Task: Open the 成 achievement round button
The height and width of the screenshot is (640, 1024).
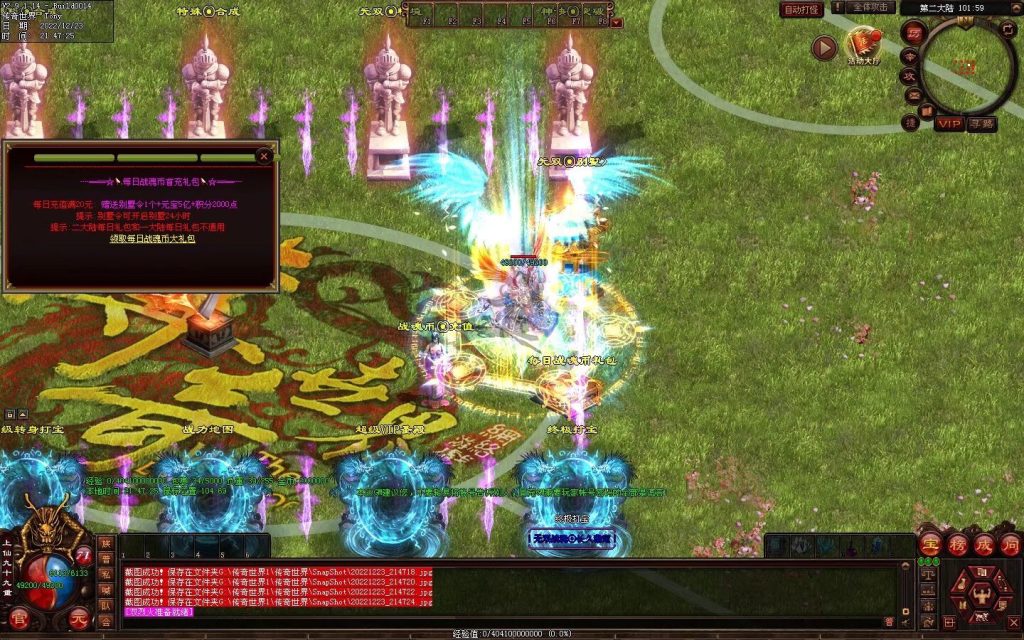Action: (984, 546)
